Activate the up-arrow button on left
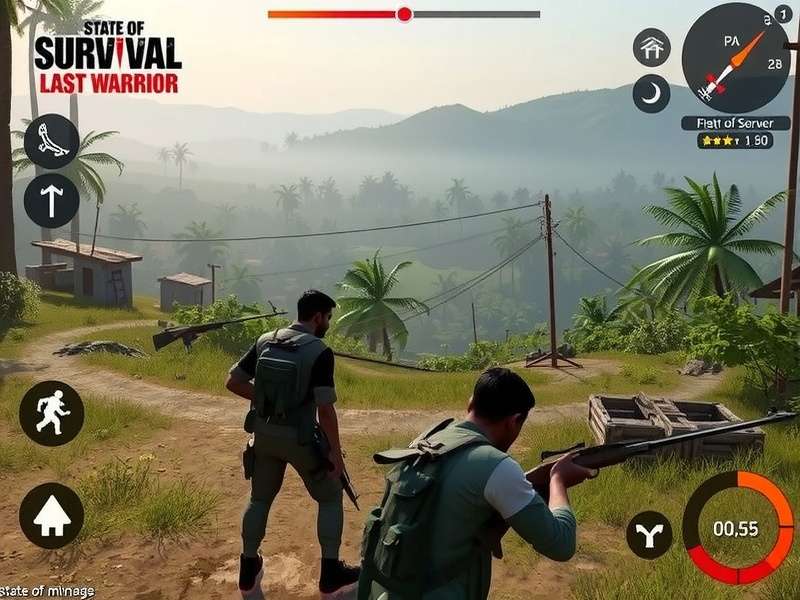Screen dimensions: 800x600 coord(51,200)
